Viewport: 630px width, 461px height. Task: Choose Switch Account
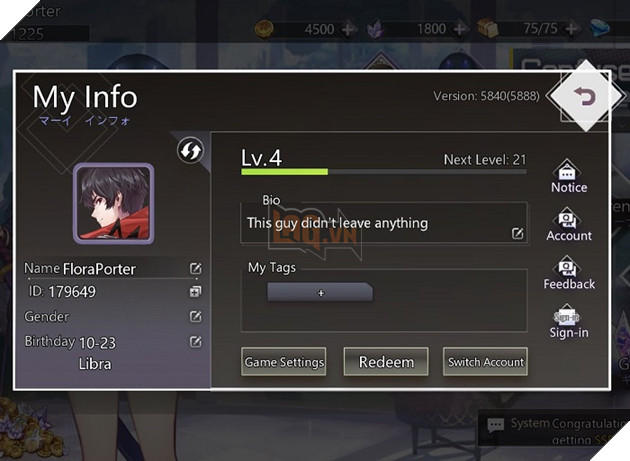click(485, 362)
